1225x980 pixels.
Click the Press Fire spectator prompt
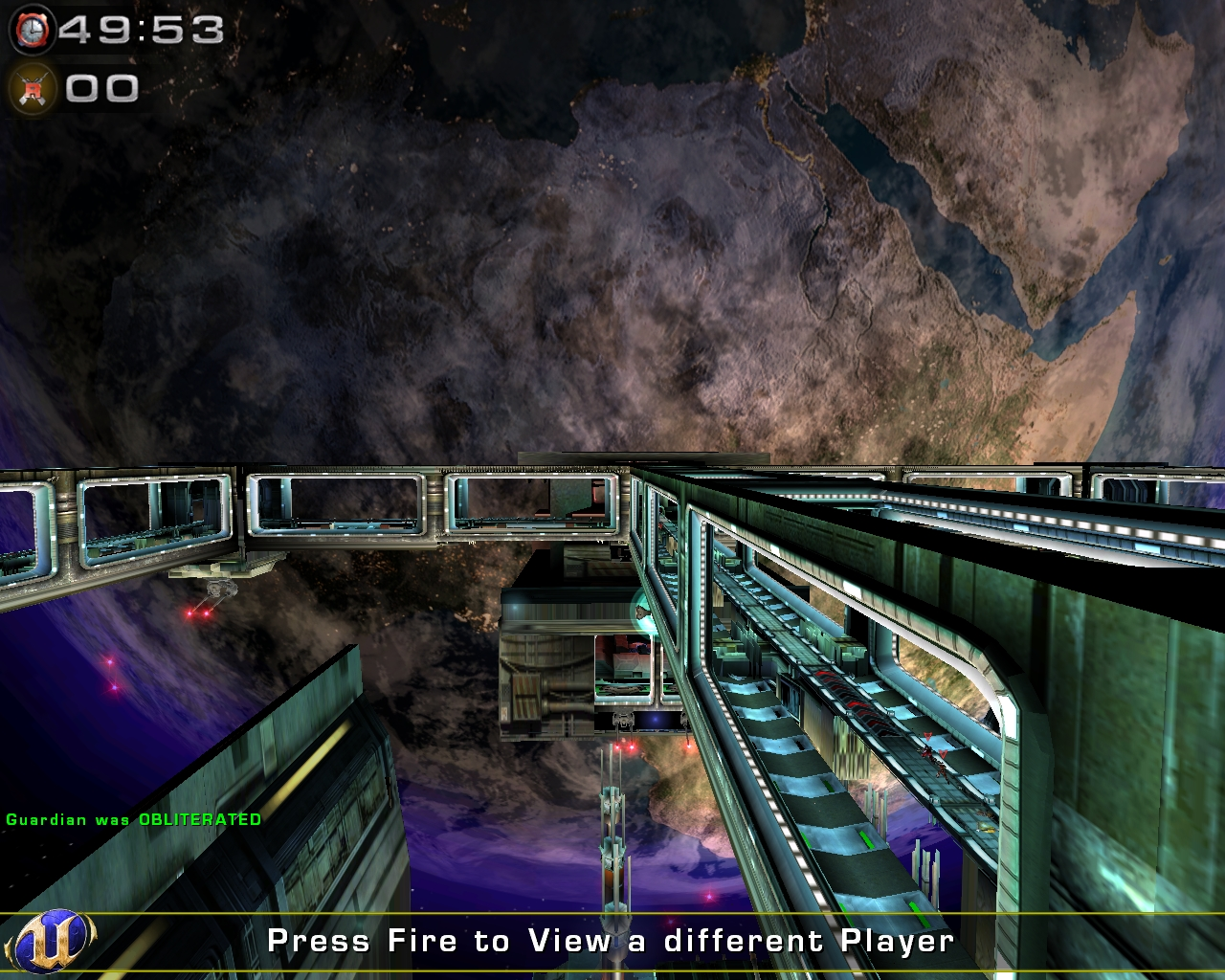[612, 941]
